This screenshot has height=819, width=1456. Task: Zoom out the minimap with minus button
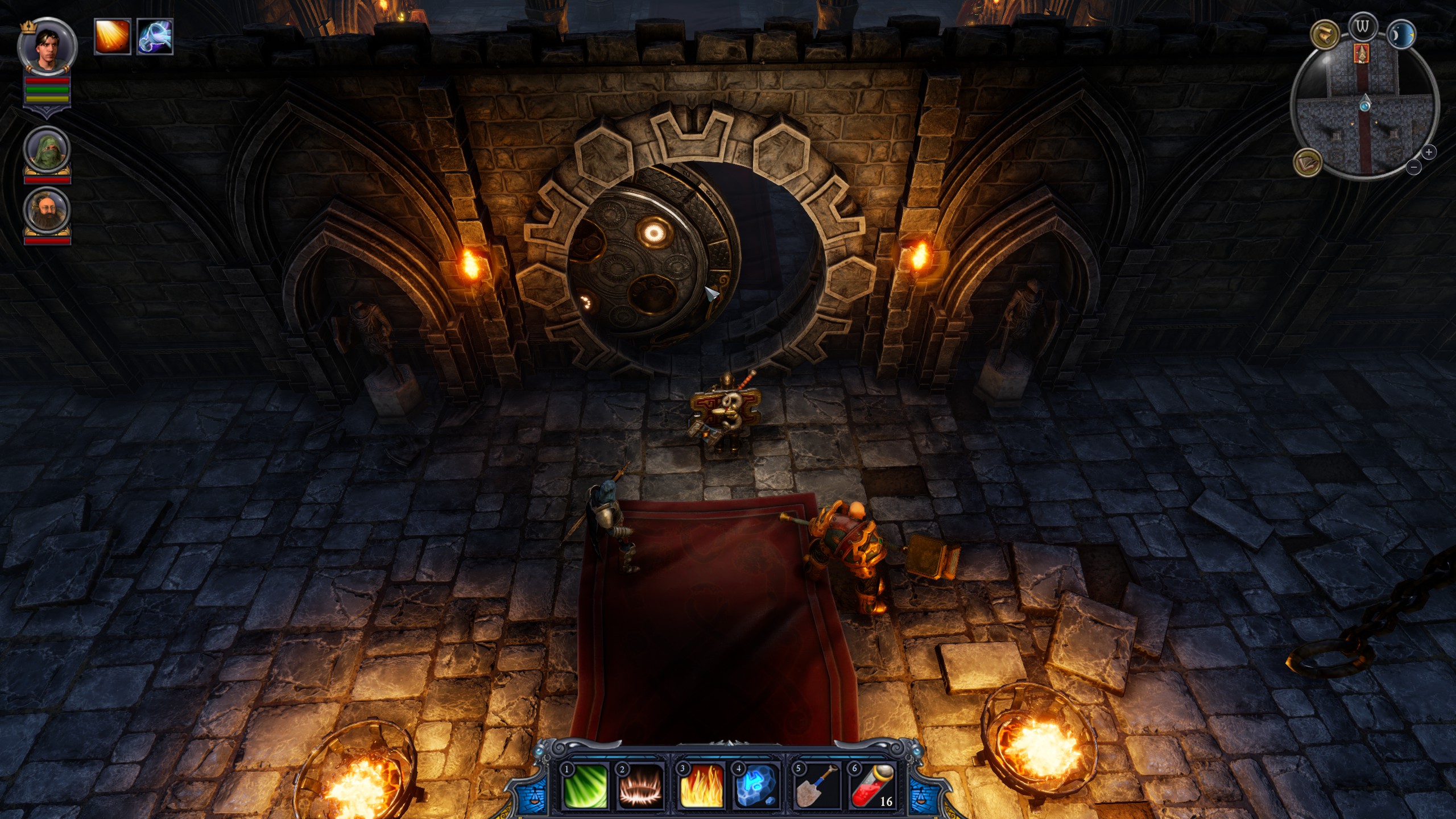click(1414, 167)
